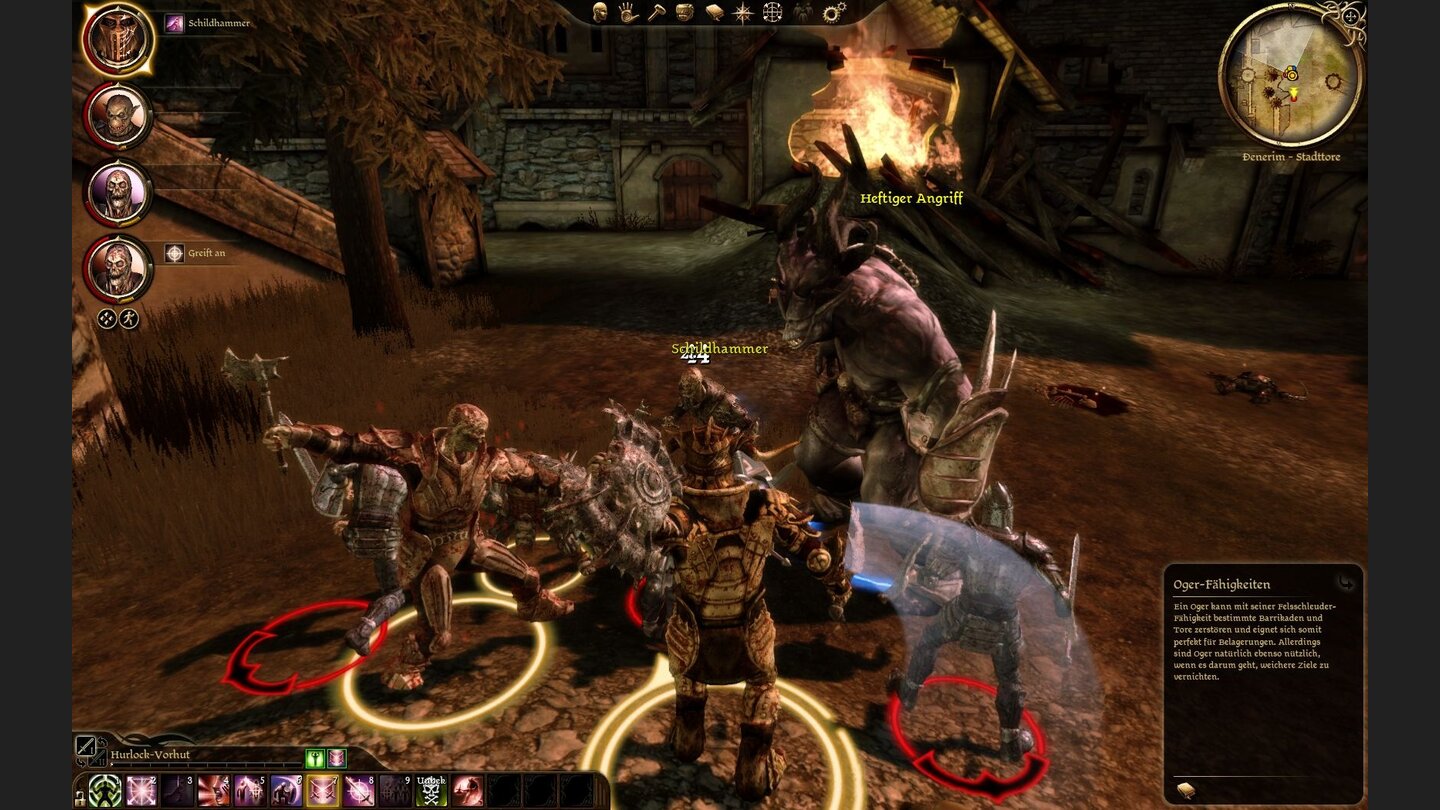
Task: Open the game options gear icon
Action: pos(831,13)
